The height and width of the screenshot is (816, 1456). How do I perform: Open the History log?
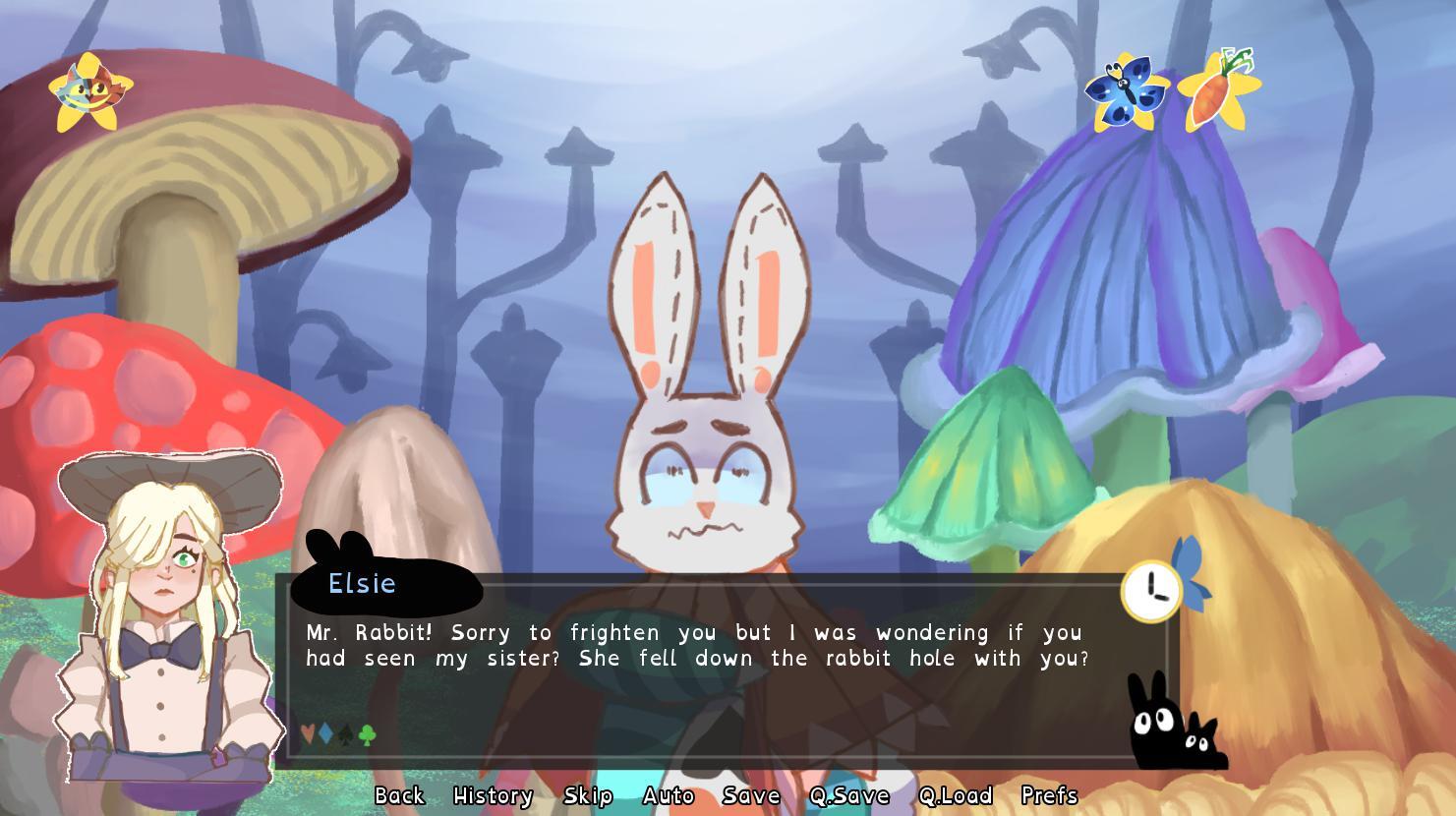click(x=492, y=795)
